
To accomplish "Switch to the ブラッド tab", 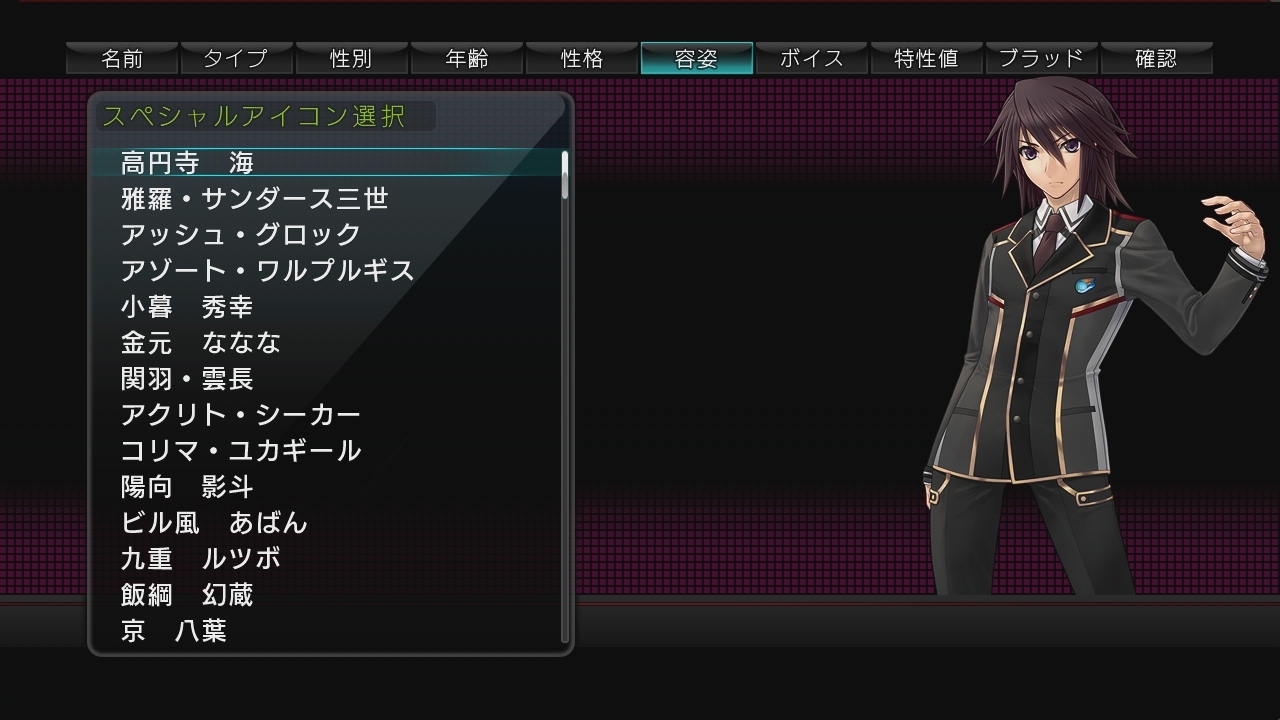I will coord(1041,58).
